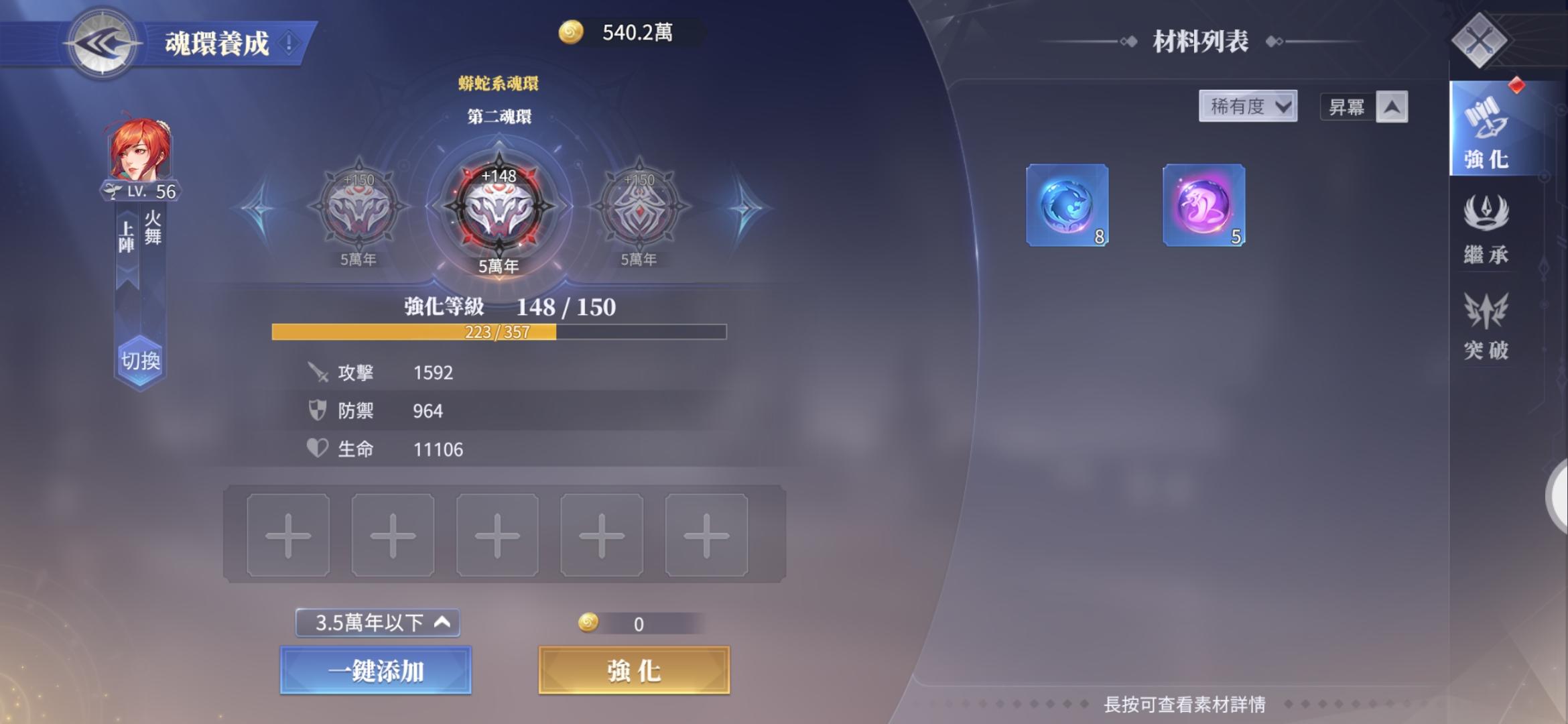Click an empty plus material slot
Viewport: 1568px width, 724px height.
point(288,538)
